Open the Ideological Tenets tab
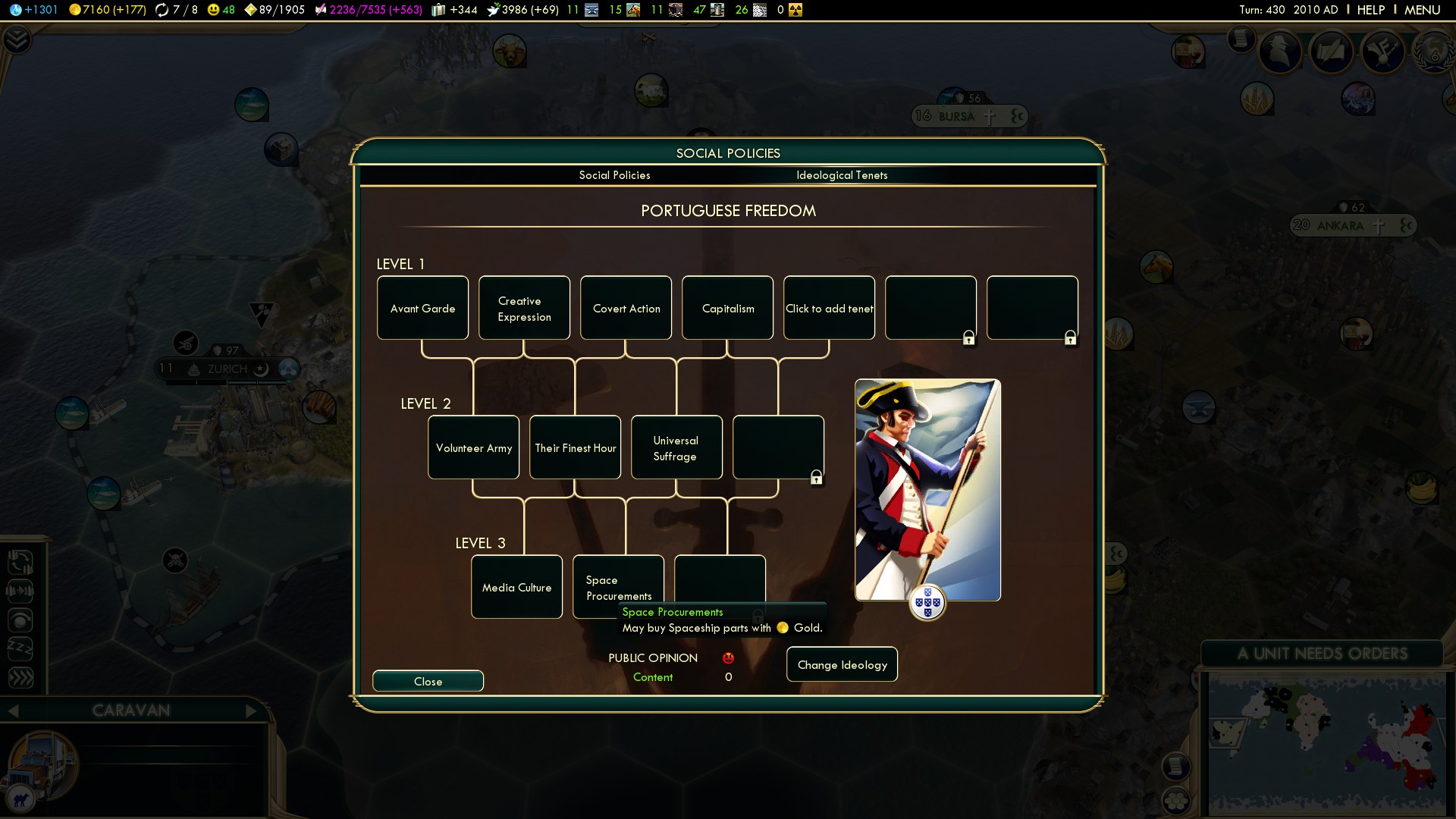 [842, 175]
